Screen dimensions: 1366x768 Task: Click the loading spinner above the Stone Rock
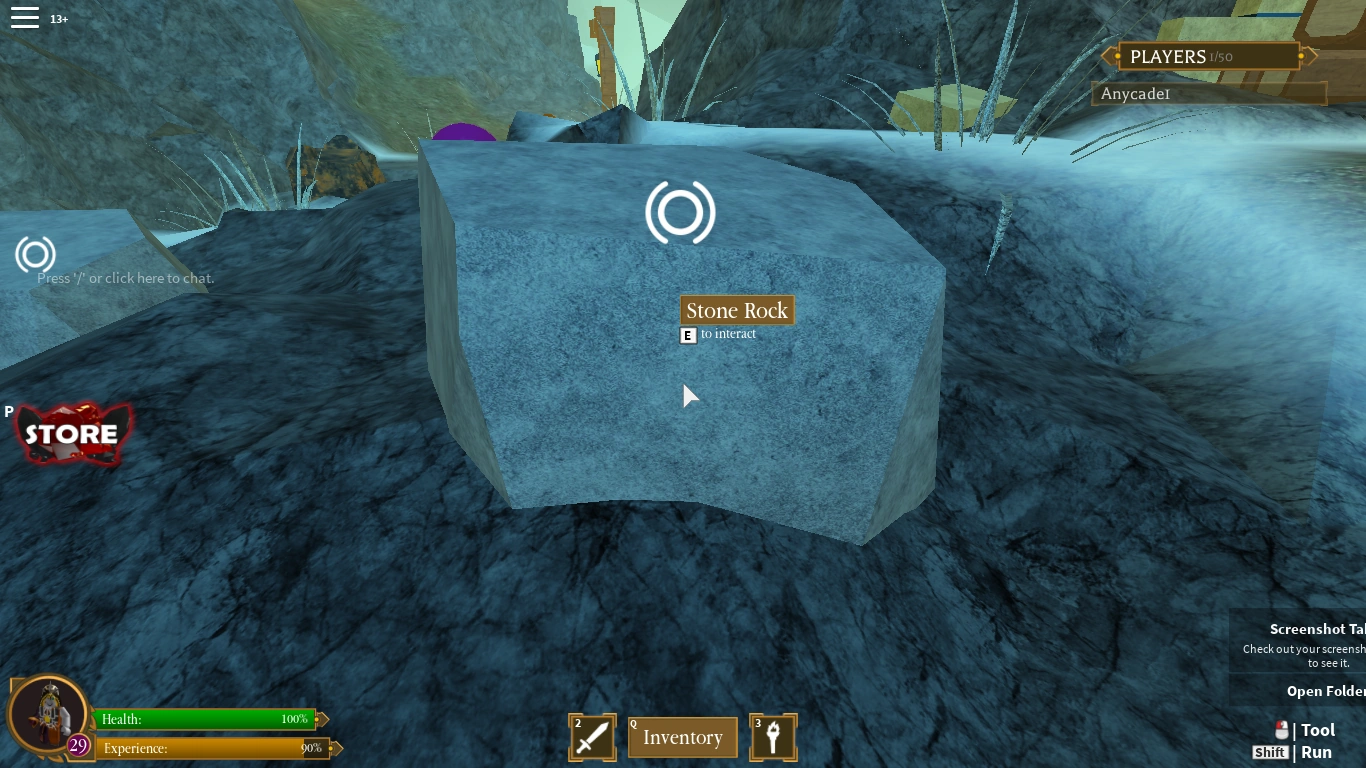[681, 213]
